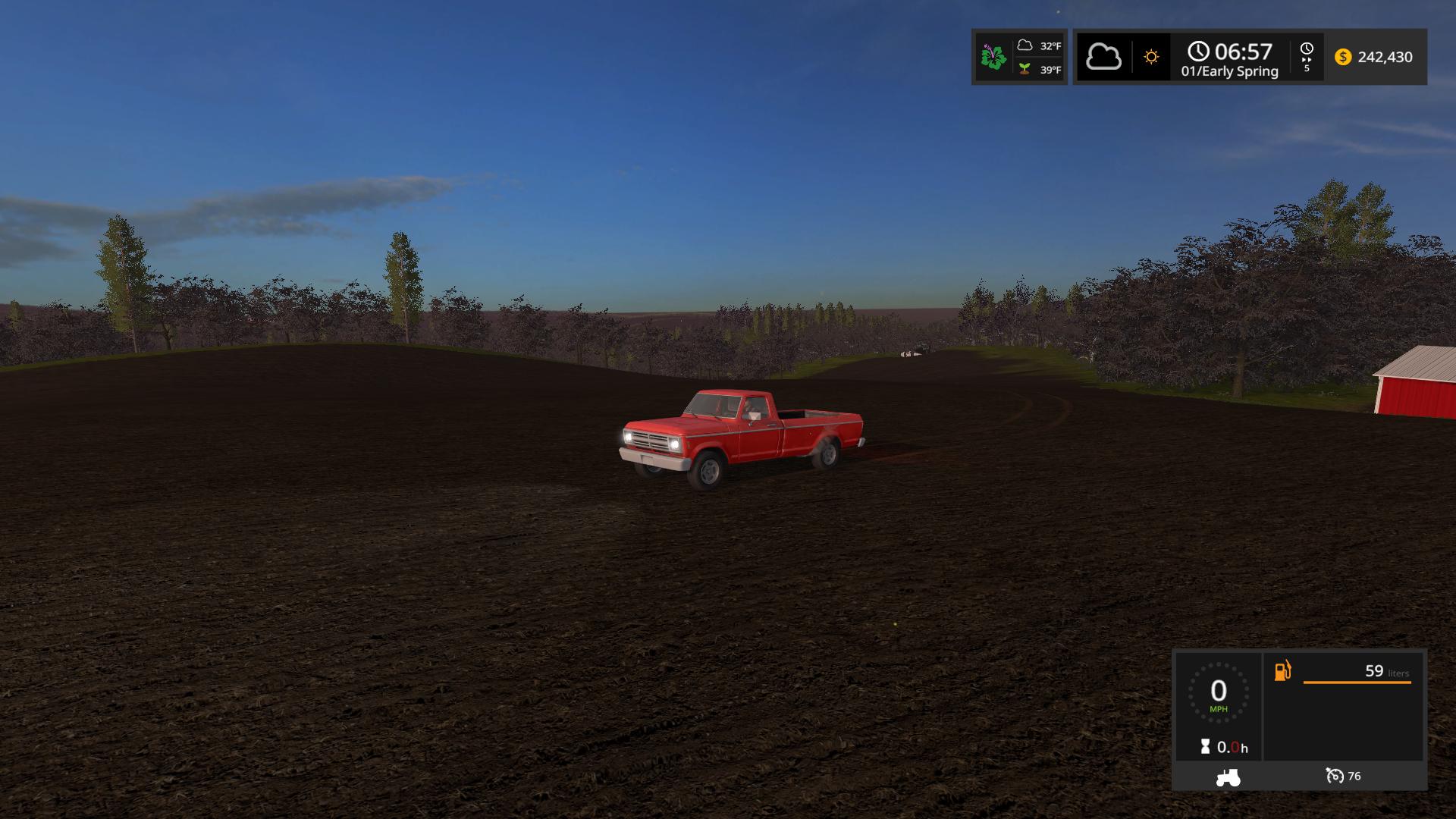This screenshot has height=819, width=1456.
Task: Toggle the cruise control speedometer icon
Action: (1334, 776)
